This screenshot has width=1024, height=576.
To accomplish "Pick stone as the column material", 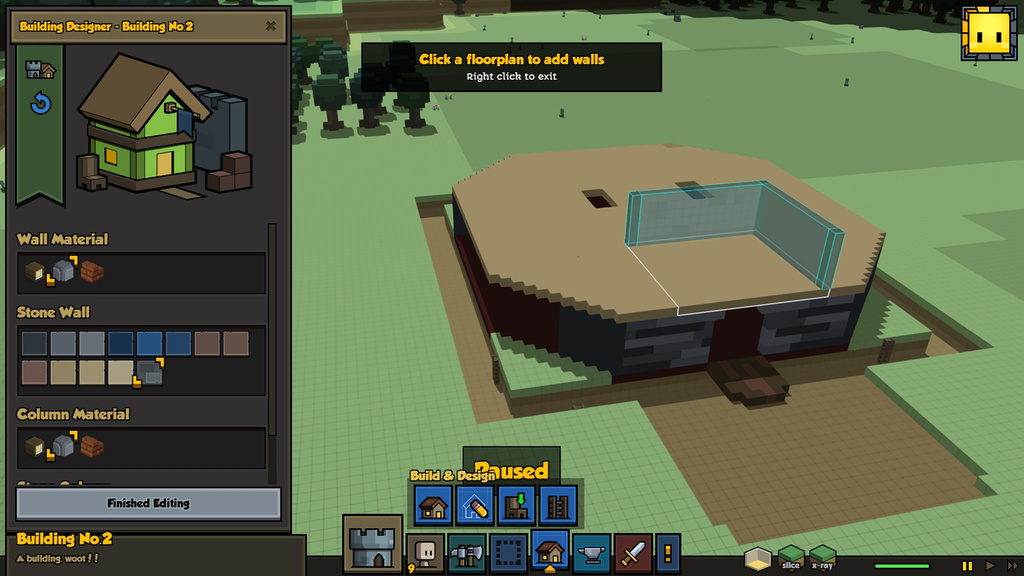I will click(64, 446).
